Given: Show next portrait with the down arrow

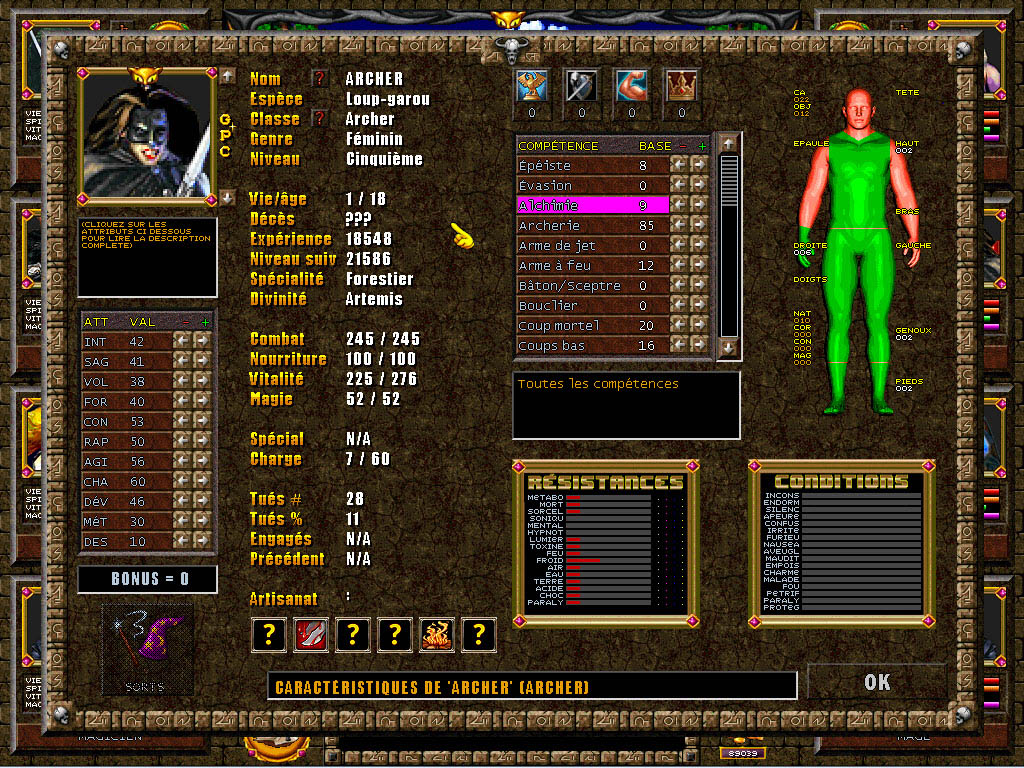Looking at the screenshot, I should click(227, 197).
